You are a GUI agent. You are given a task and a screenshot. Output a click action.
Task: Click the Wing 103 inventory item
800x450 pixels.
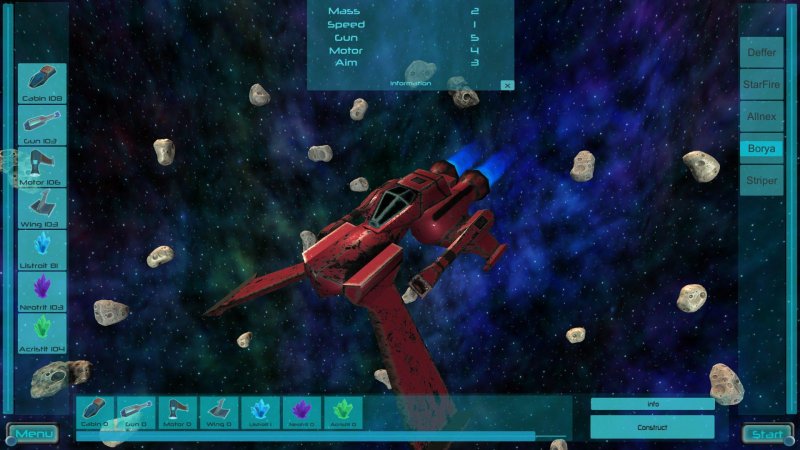42,208
